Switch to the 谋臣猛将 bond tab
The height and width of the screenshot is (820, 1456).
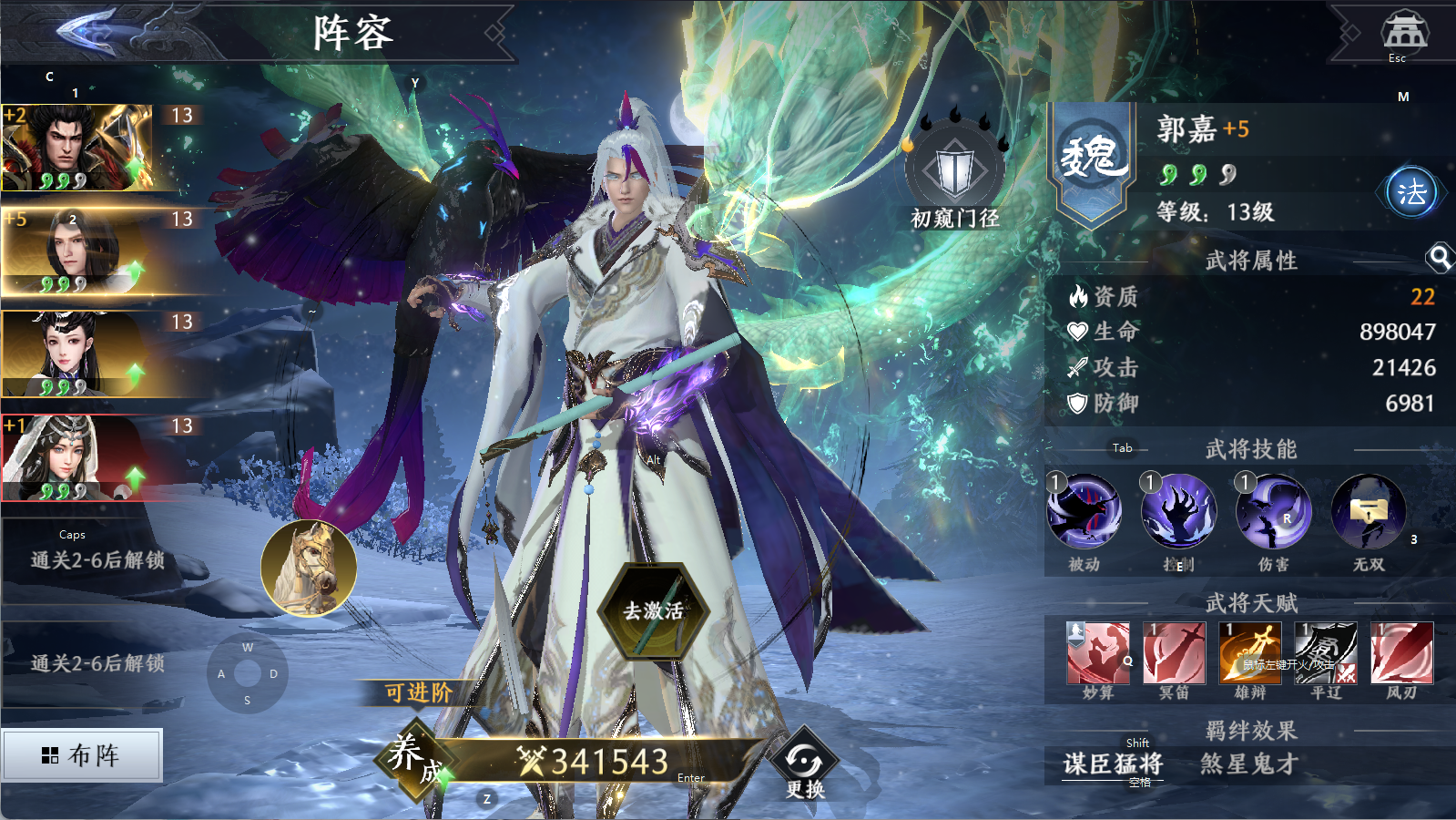[1113, 764]
